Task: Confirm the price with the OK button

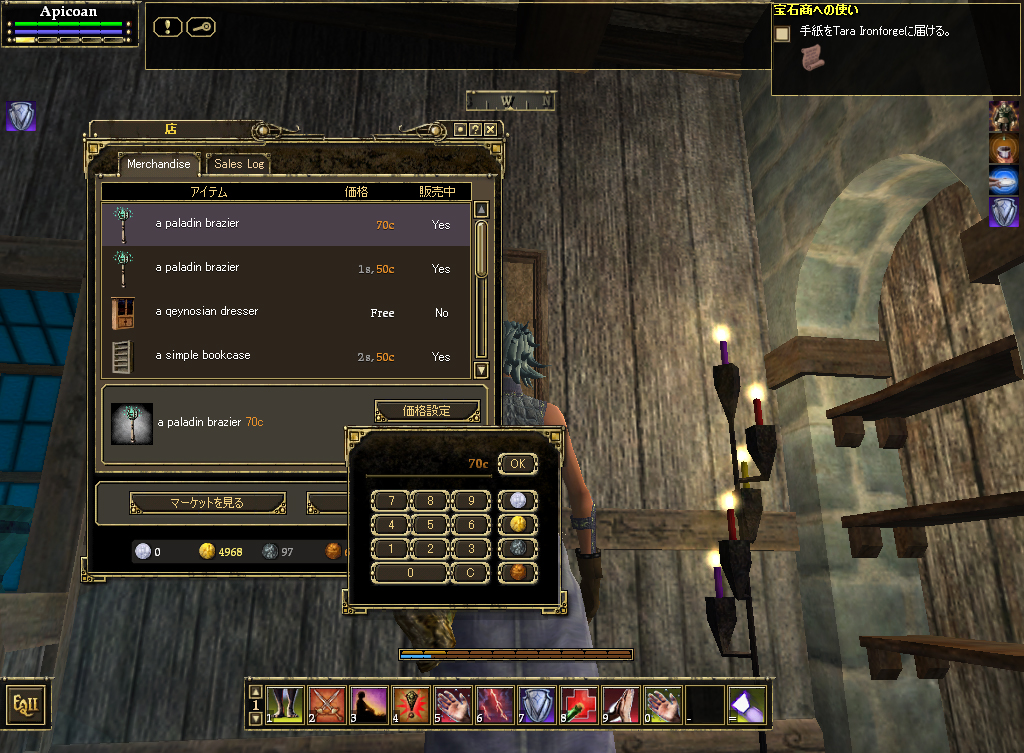Action: click(517, 464)
